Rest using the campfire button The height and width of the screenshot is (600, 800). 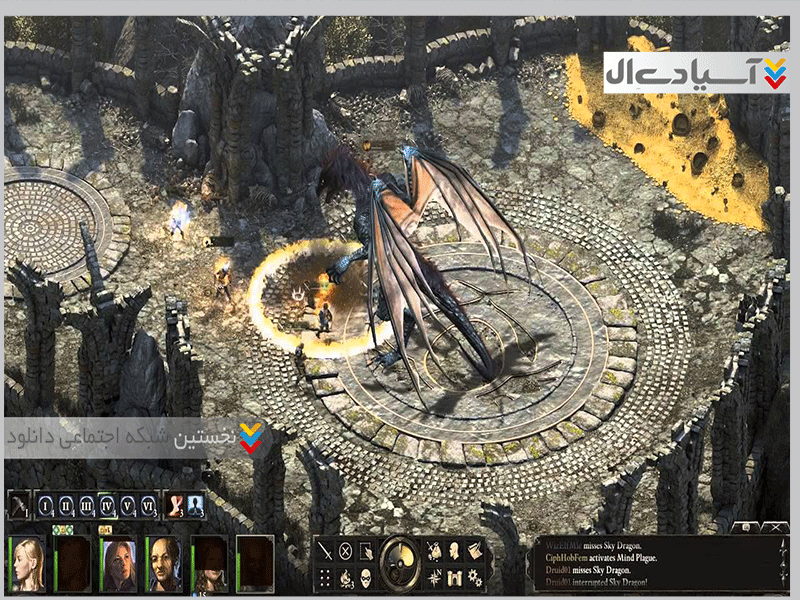[x=346, y=576]
